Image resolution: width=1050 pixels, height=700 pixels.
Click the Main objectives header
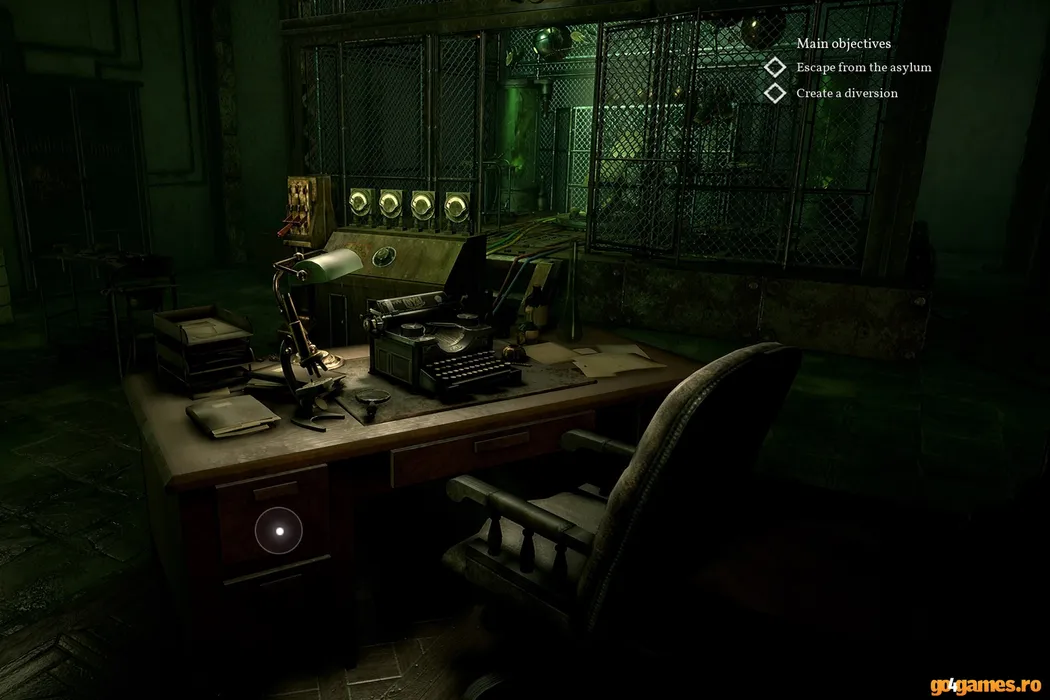click(x=843, y=44)
